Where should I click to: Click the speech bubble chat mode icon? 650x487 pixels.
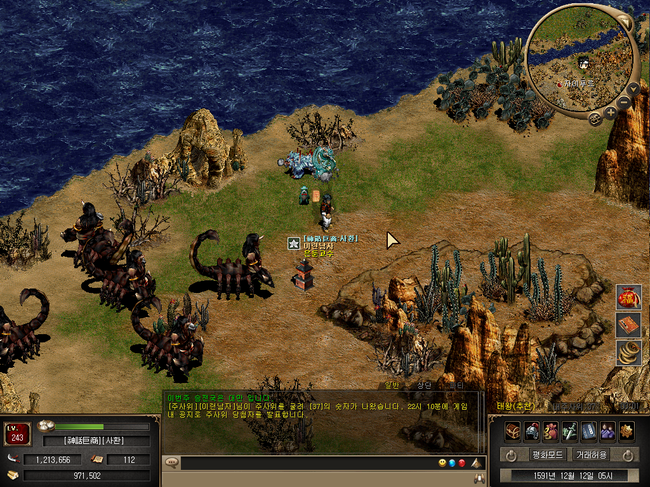coord(171,463)
